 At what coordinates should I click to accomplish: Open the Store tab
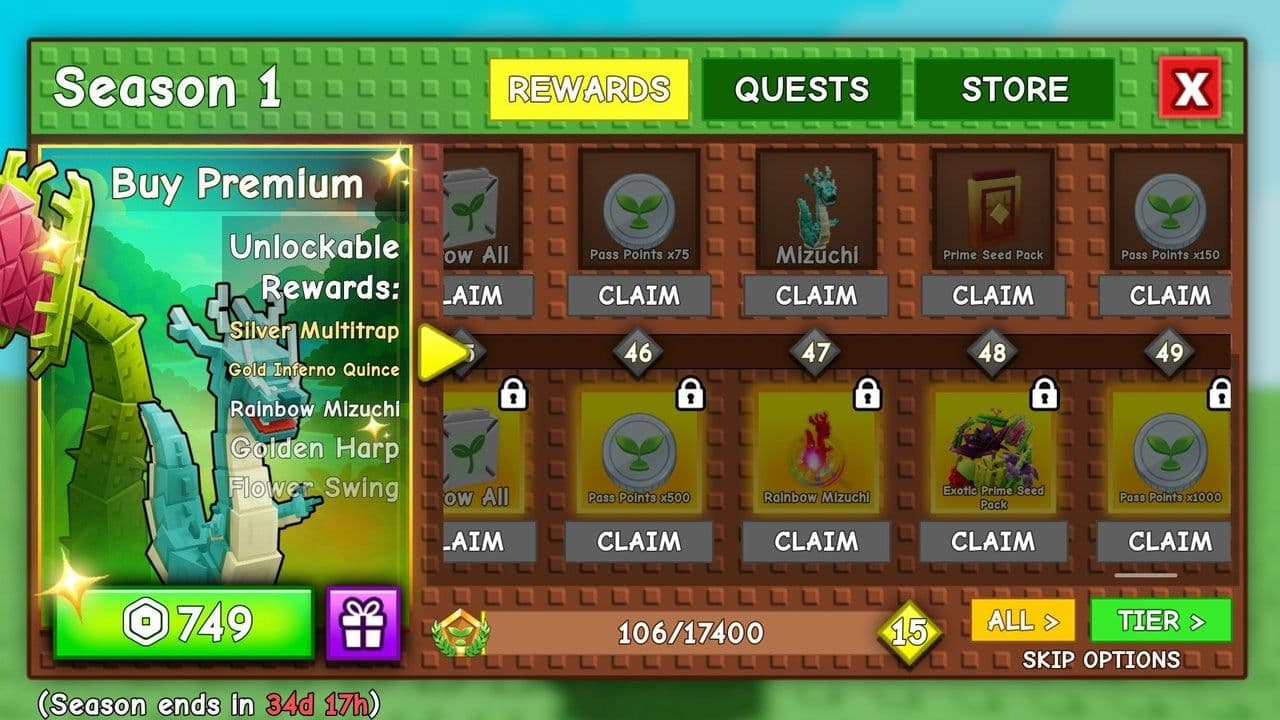[x=1014, y=90]
